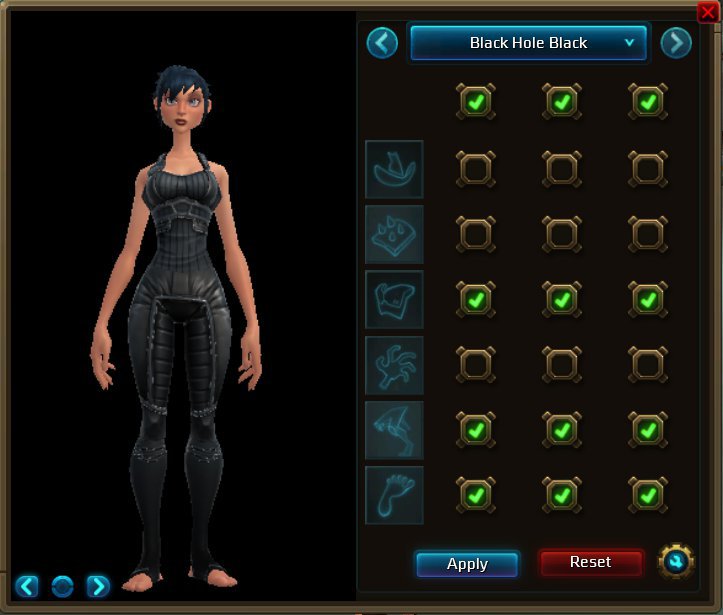Apply the selected dye
This screenshot has width=723, height=615.
(x=467, y=564)
